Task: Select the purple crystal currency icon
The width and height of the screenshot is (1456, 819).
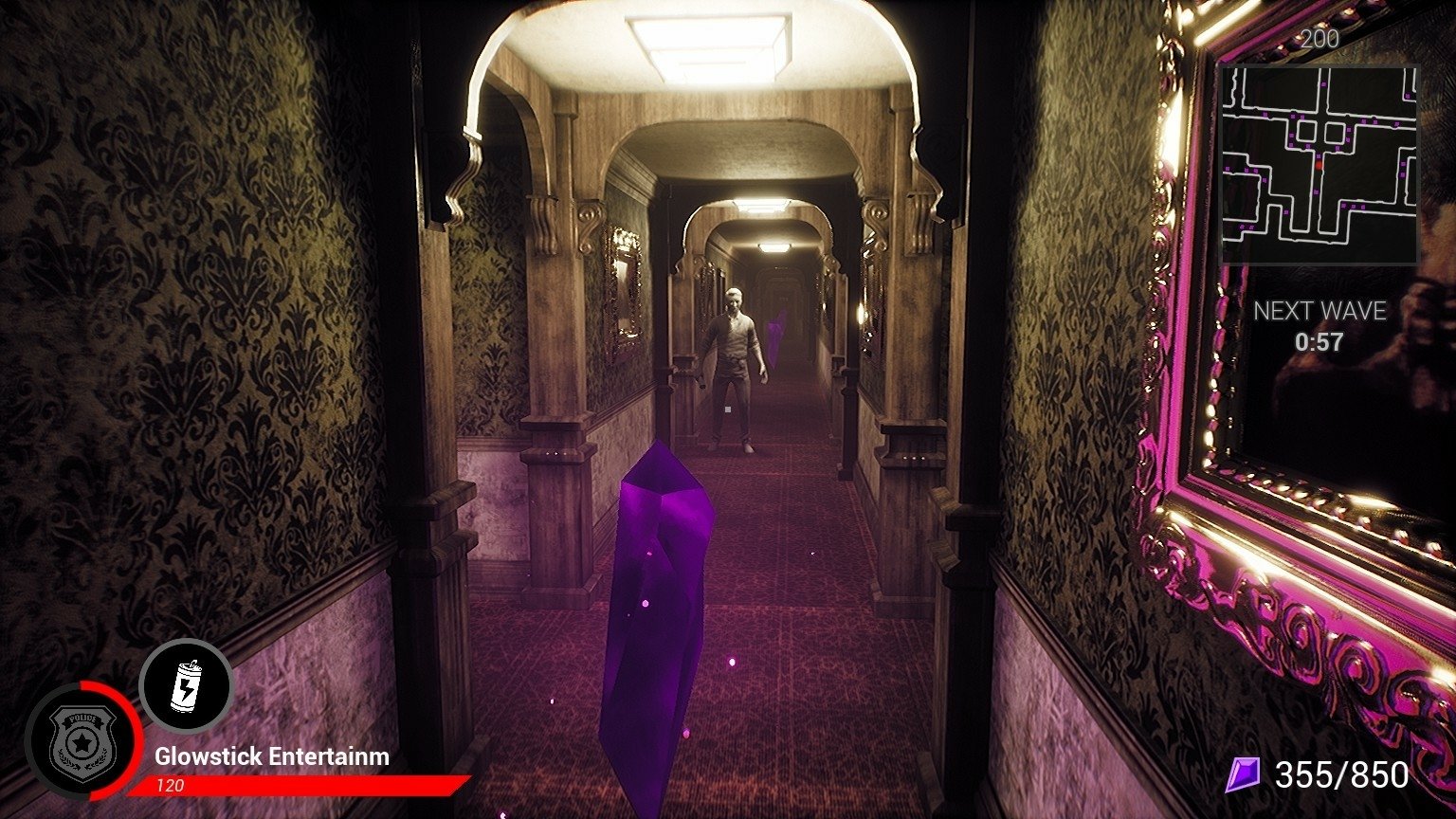Action: point(1245,775)
